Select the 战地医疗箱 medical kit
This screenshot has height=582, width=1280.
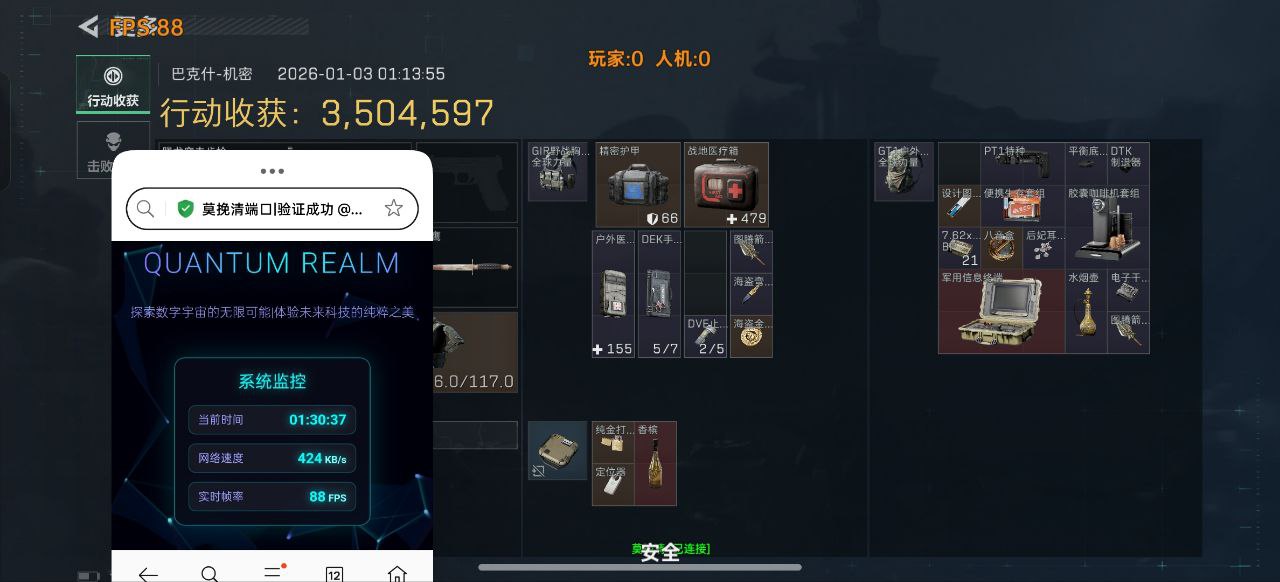click(726, 185)
